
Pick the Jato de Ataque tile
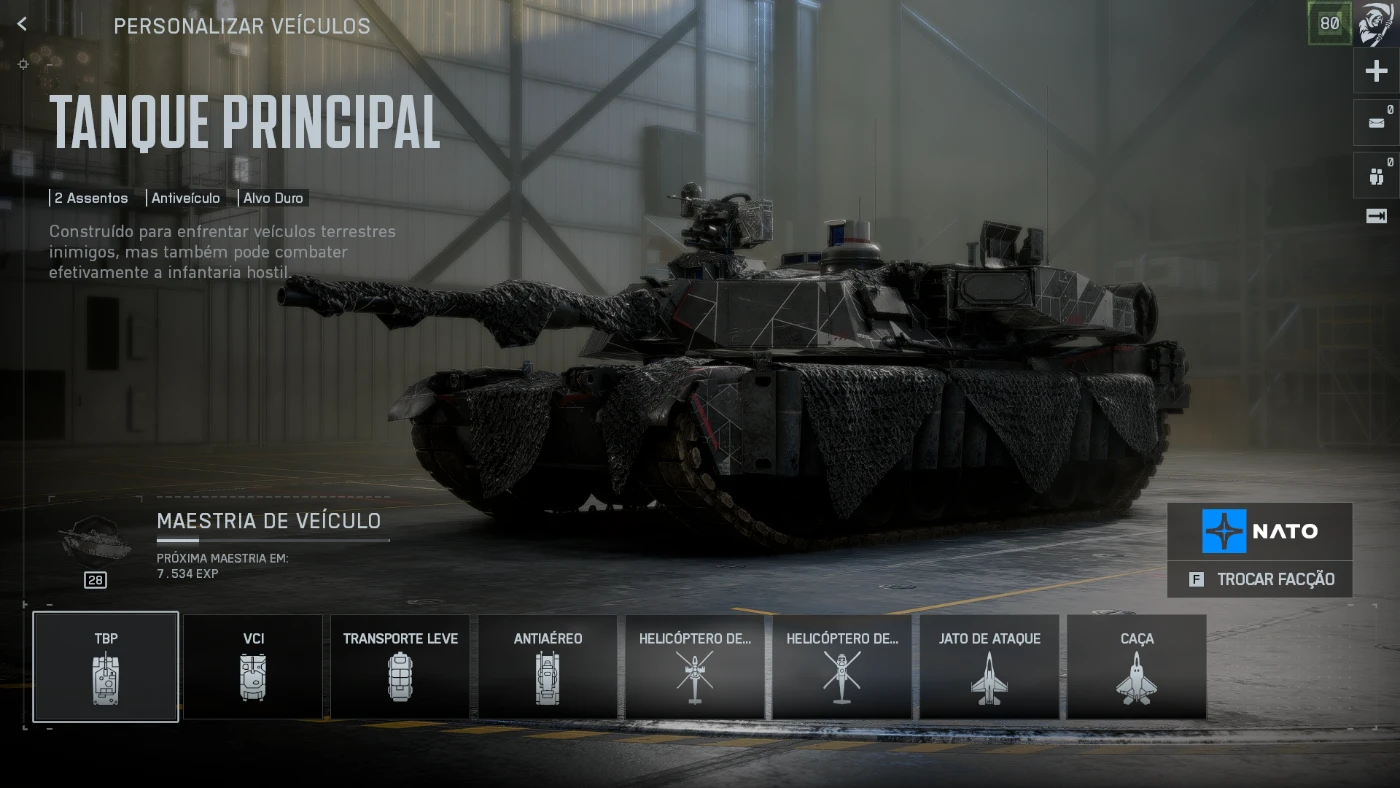[989, 666]
